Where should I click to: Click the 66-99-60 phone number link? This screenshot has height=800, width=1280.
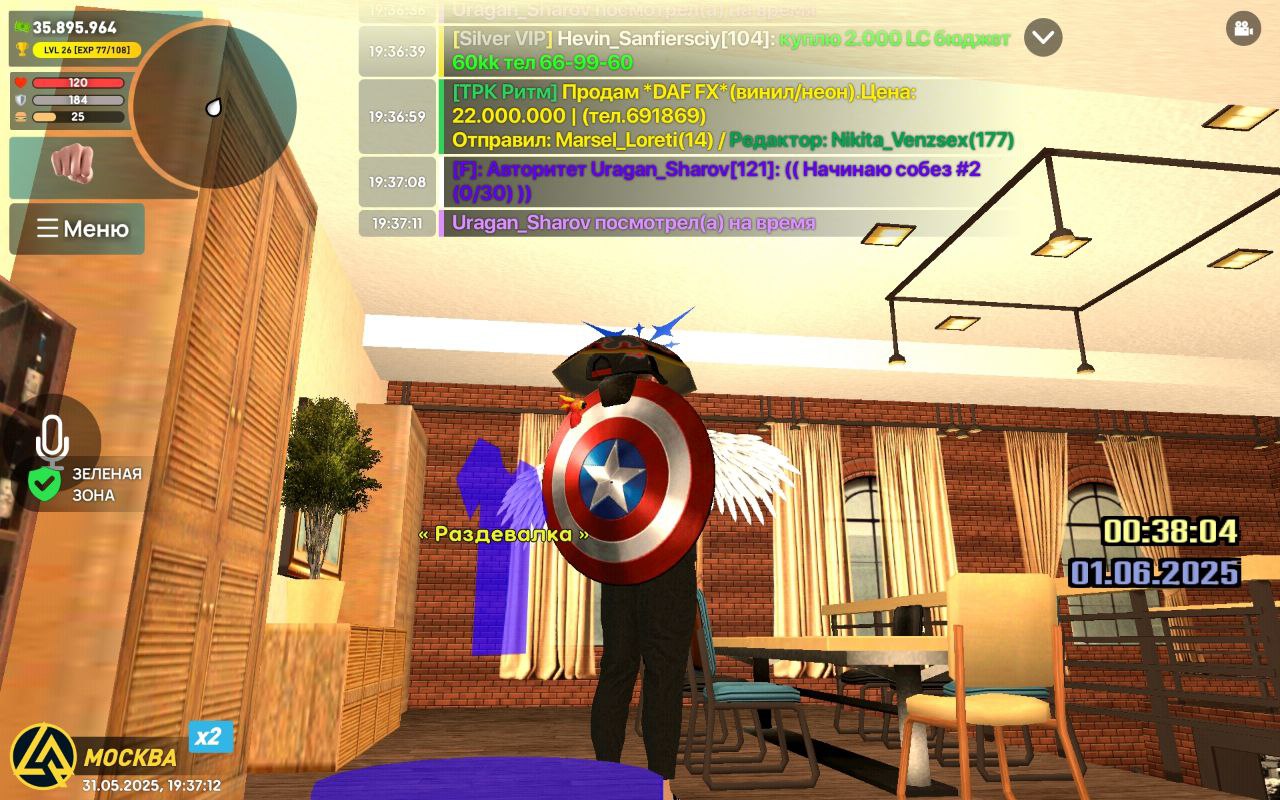585,63
